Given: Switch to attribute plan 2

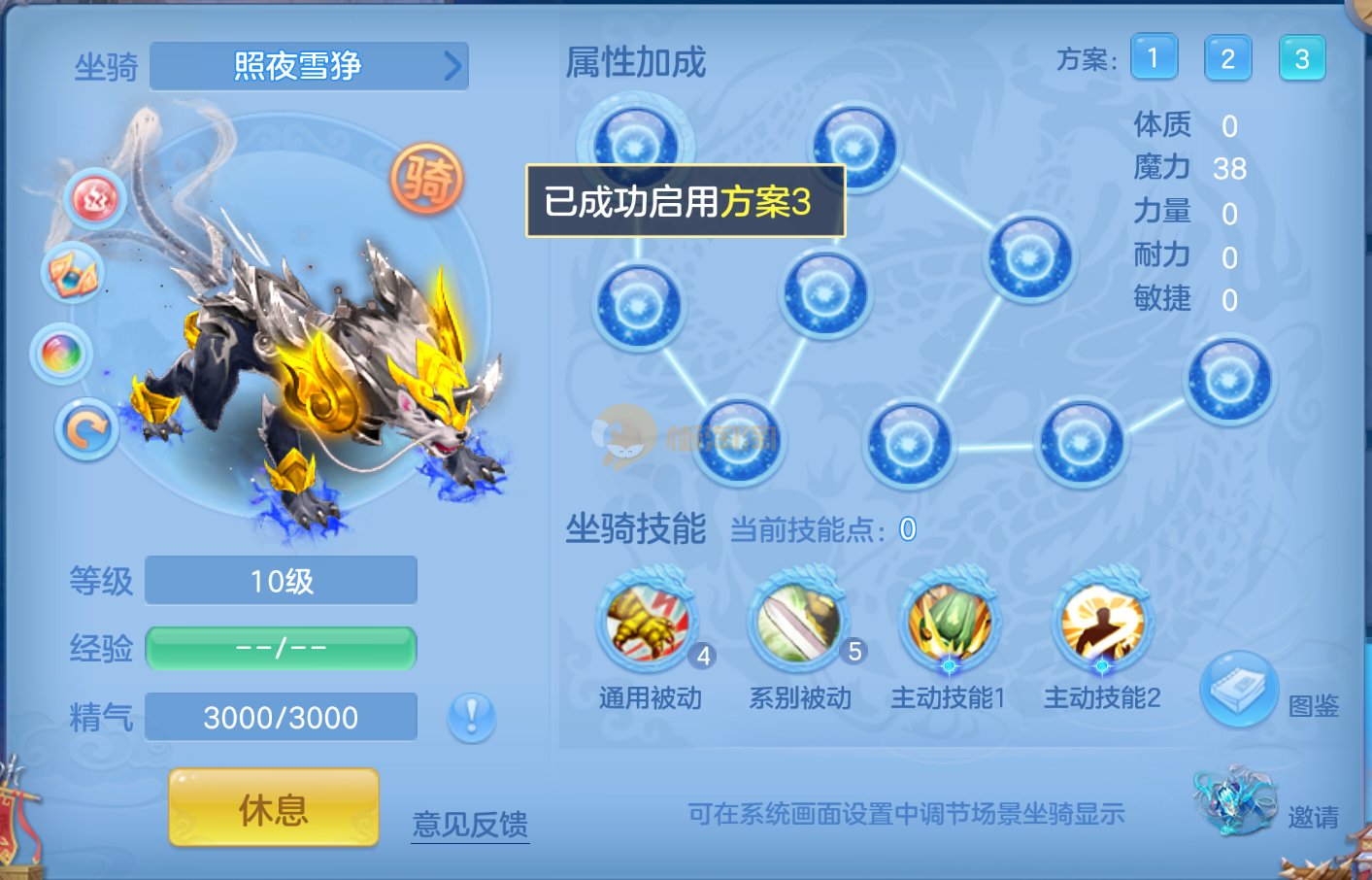Looking at the screenshot, I should click(1227, 58).
